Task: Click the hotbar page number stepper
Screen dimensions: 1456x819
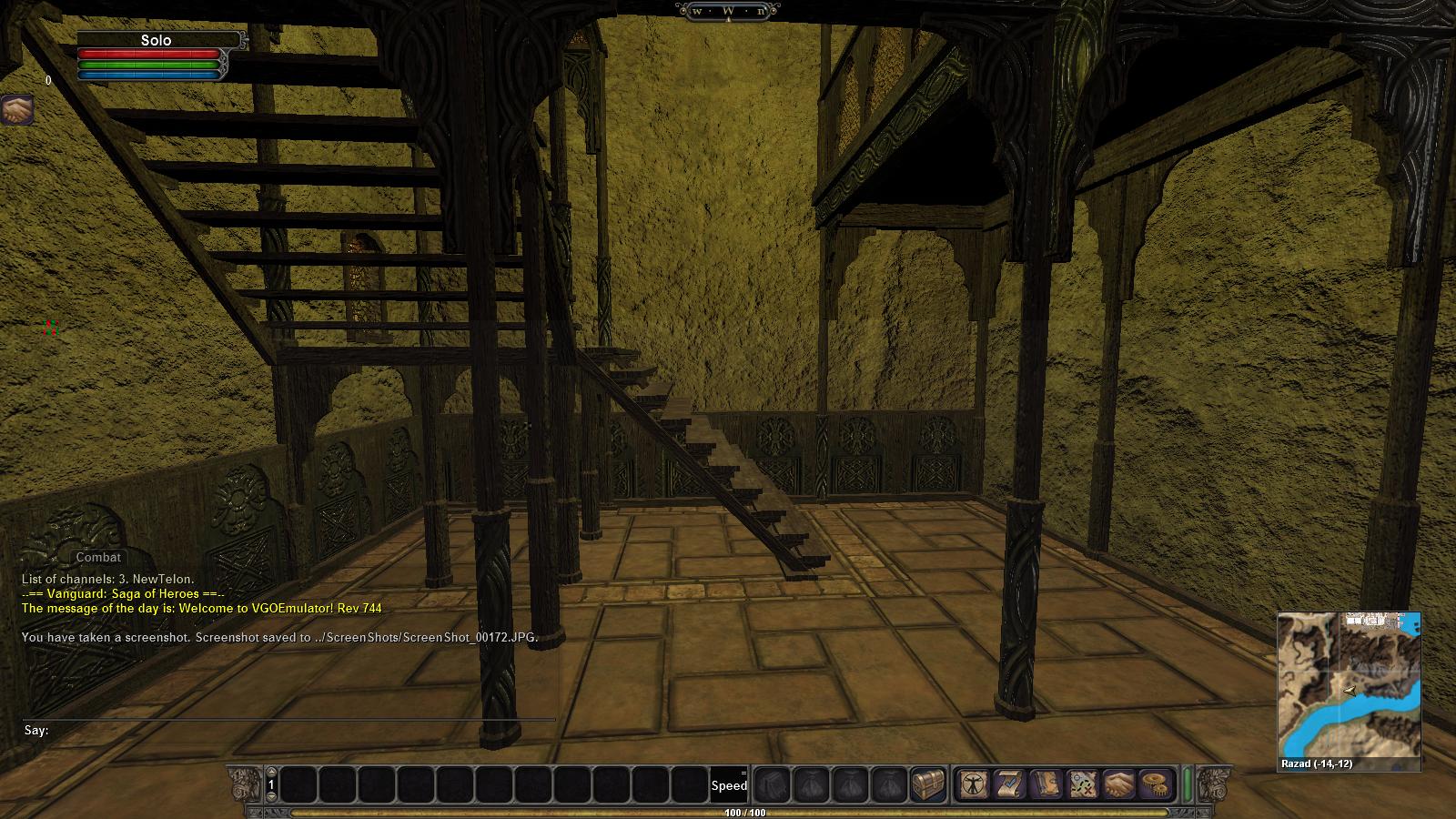Action: pyautogui.click(x=271, y=784)
